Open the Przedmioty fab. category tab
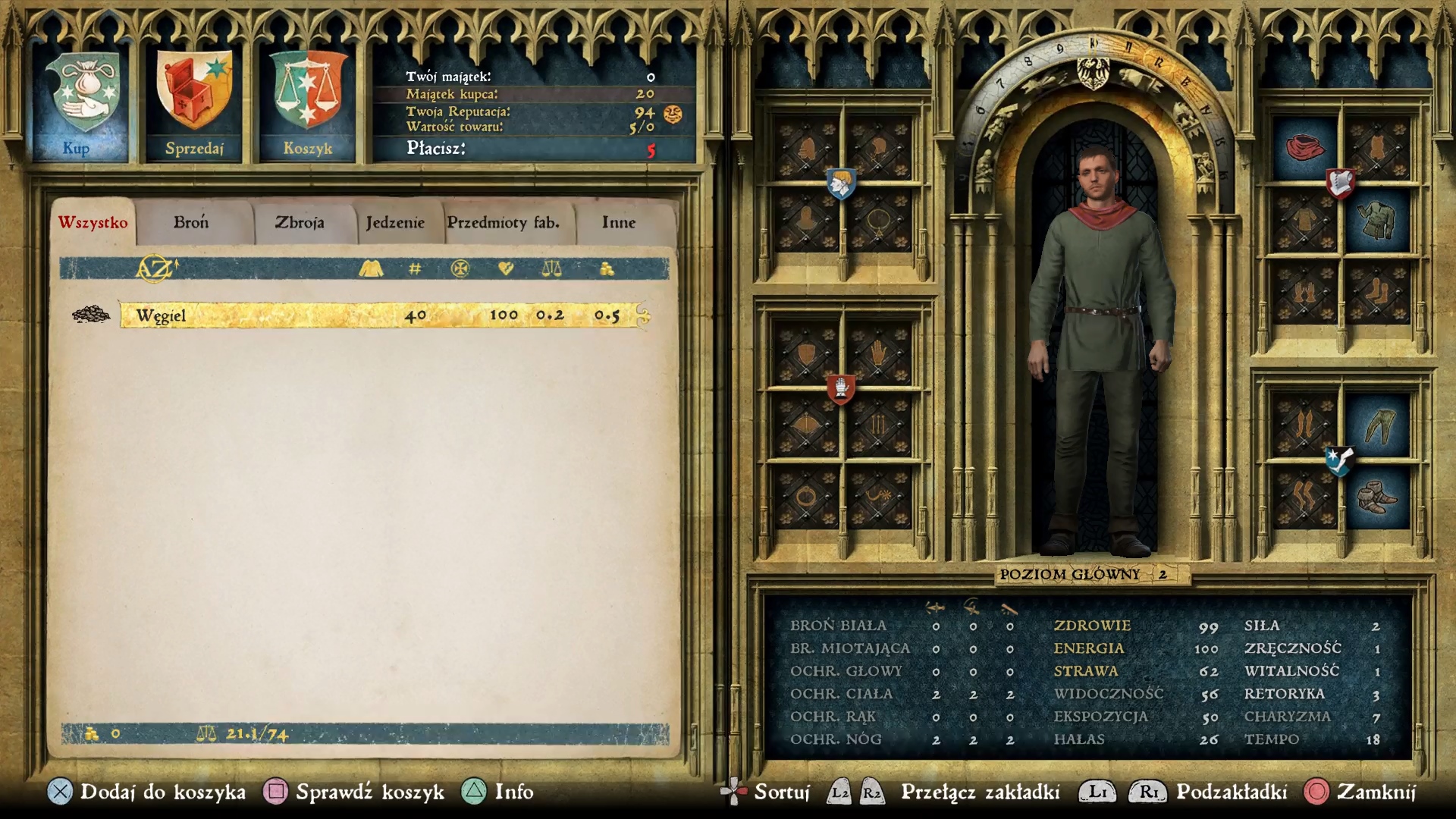1456x819 pixels. [x=503, y=223]
